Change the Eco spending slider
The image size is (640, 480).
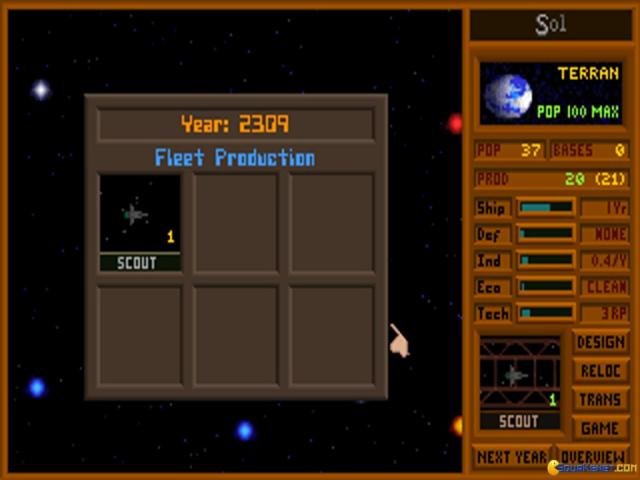545,286
